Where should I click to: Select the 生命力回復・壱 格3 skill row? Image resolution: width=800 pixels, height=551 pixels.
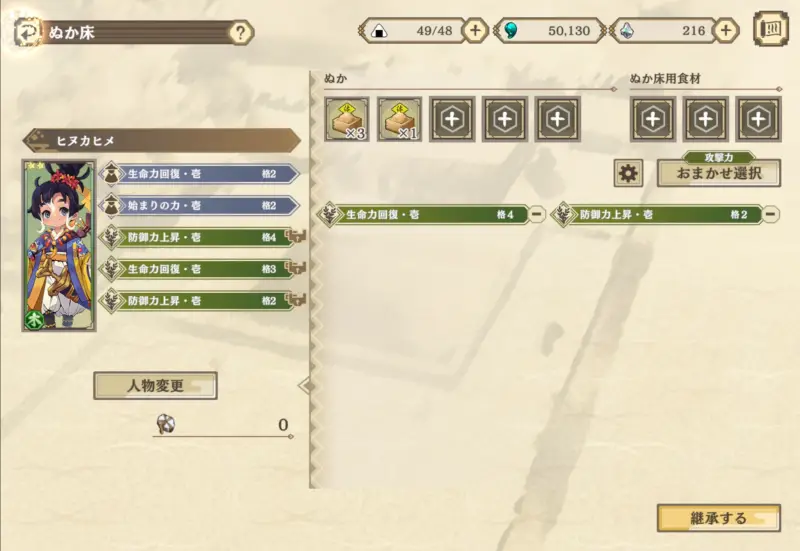tap(200, 269)
